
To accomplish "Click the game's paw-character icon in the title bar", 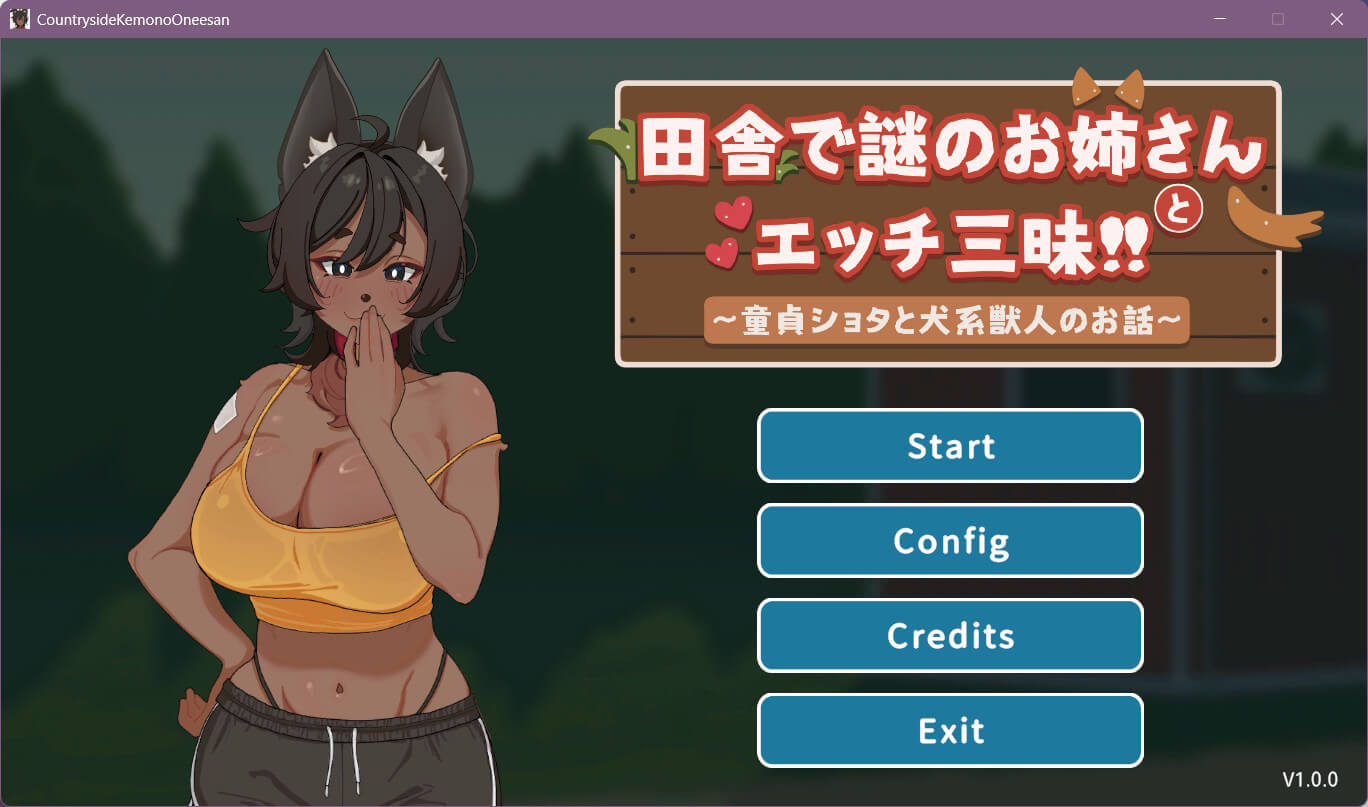I will point(18,18).
